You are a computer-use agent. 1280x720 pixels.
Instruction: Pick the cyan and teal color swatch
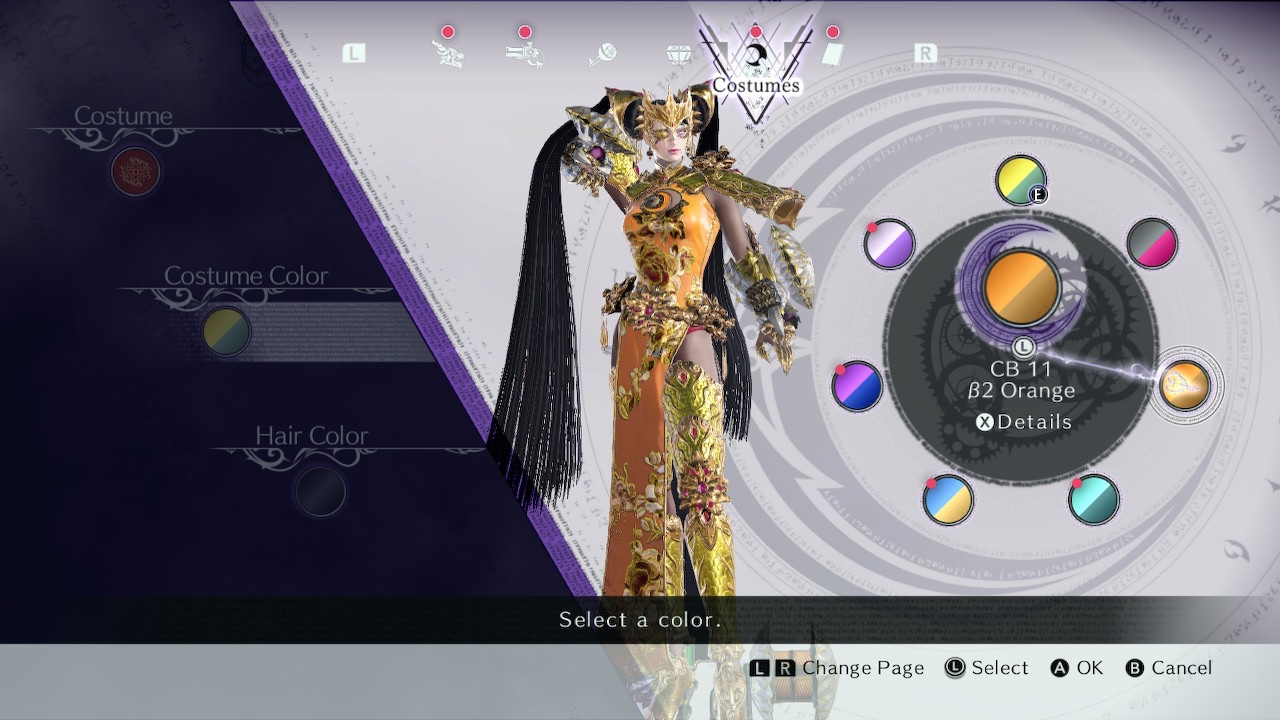tap(1093, 499)
